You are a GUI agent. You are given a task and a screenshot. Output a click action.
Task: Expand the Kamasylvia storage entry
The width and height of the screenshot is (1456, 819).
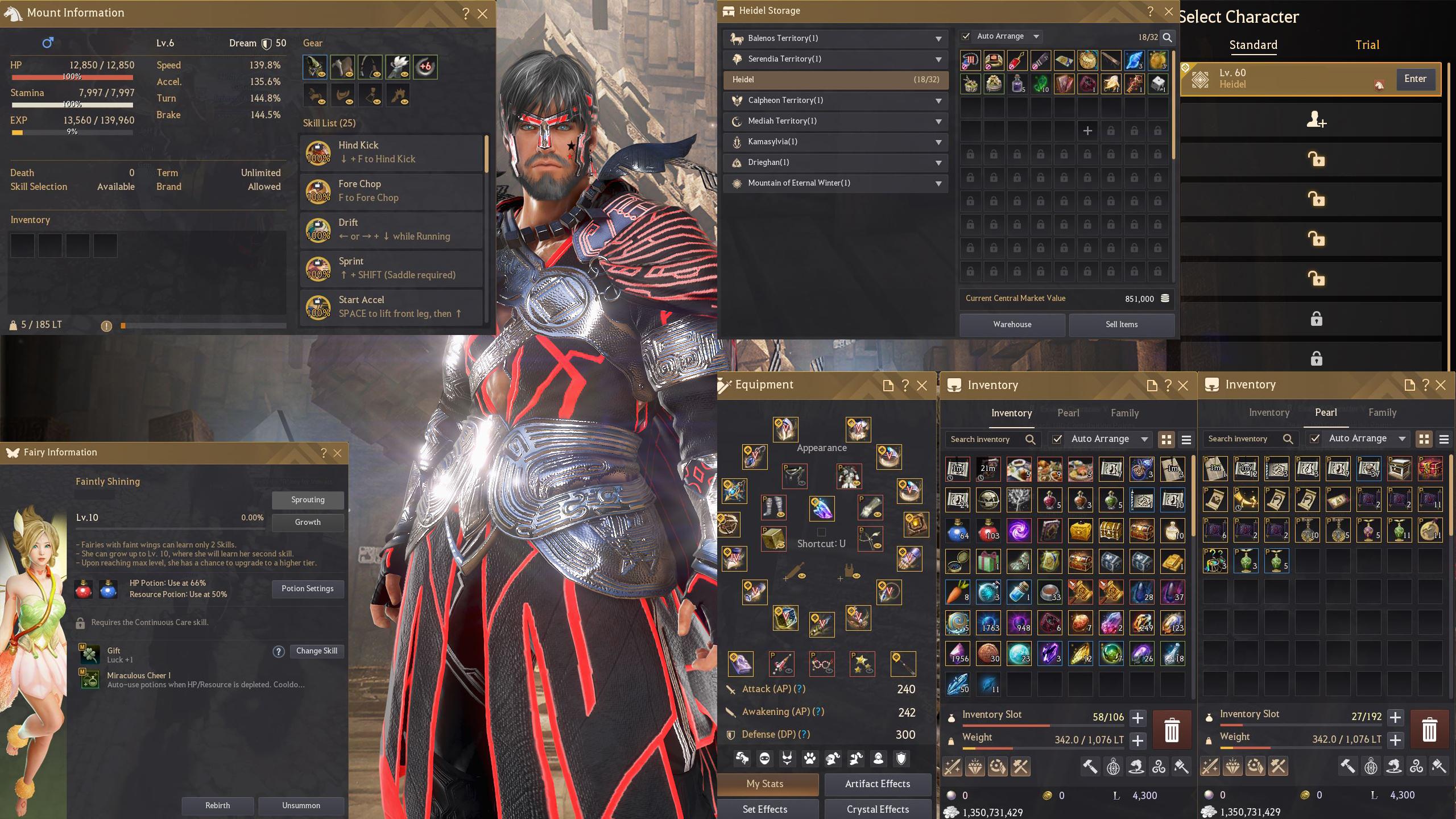pyautogui.click(x=939, y=142)
